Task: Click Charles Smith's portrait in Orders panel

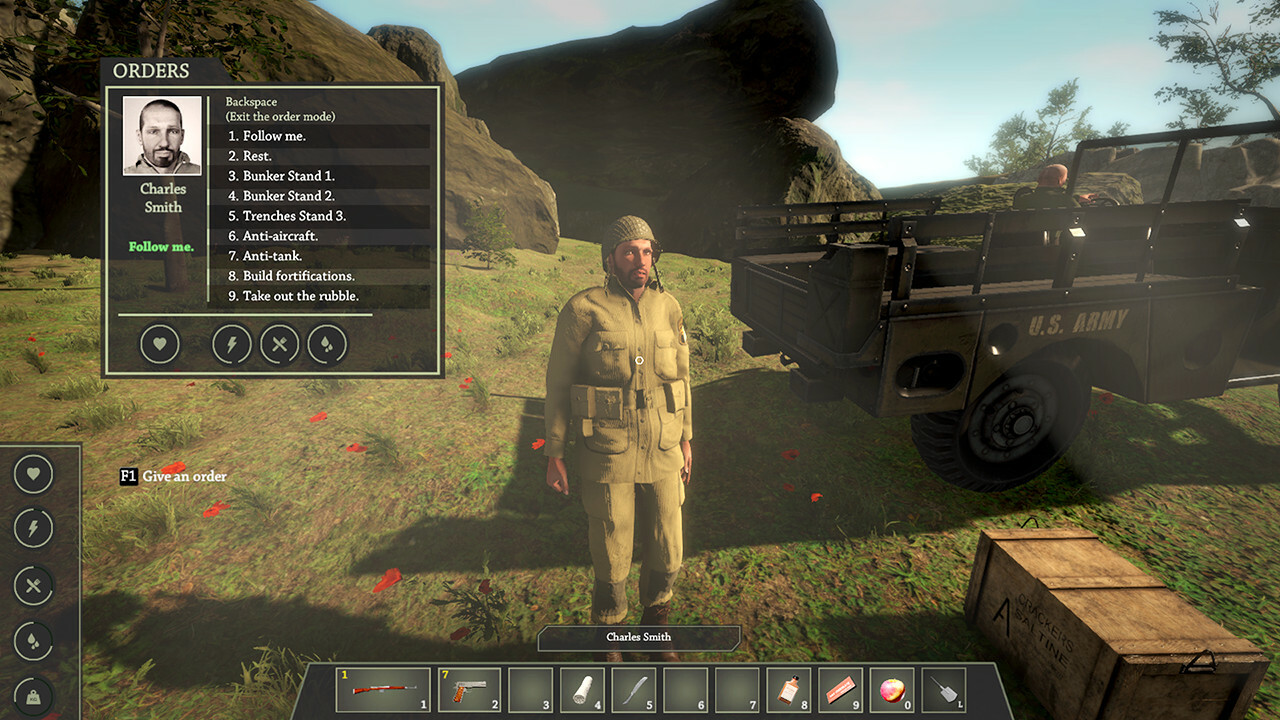Action: [162, 136]
